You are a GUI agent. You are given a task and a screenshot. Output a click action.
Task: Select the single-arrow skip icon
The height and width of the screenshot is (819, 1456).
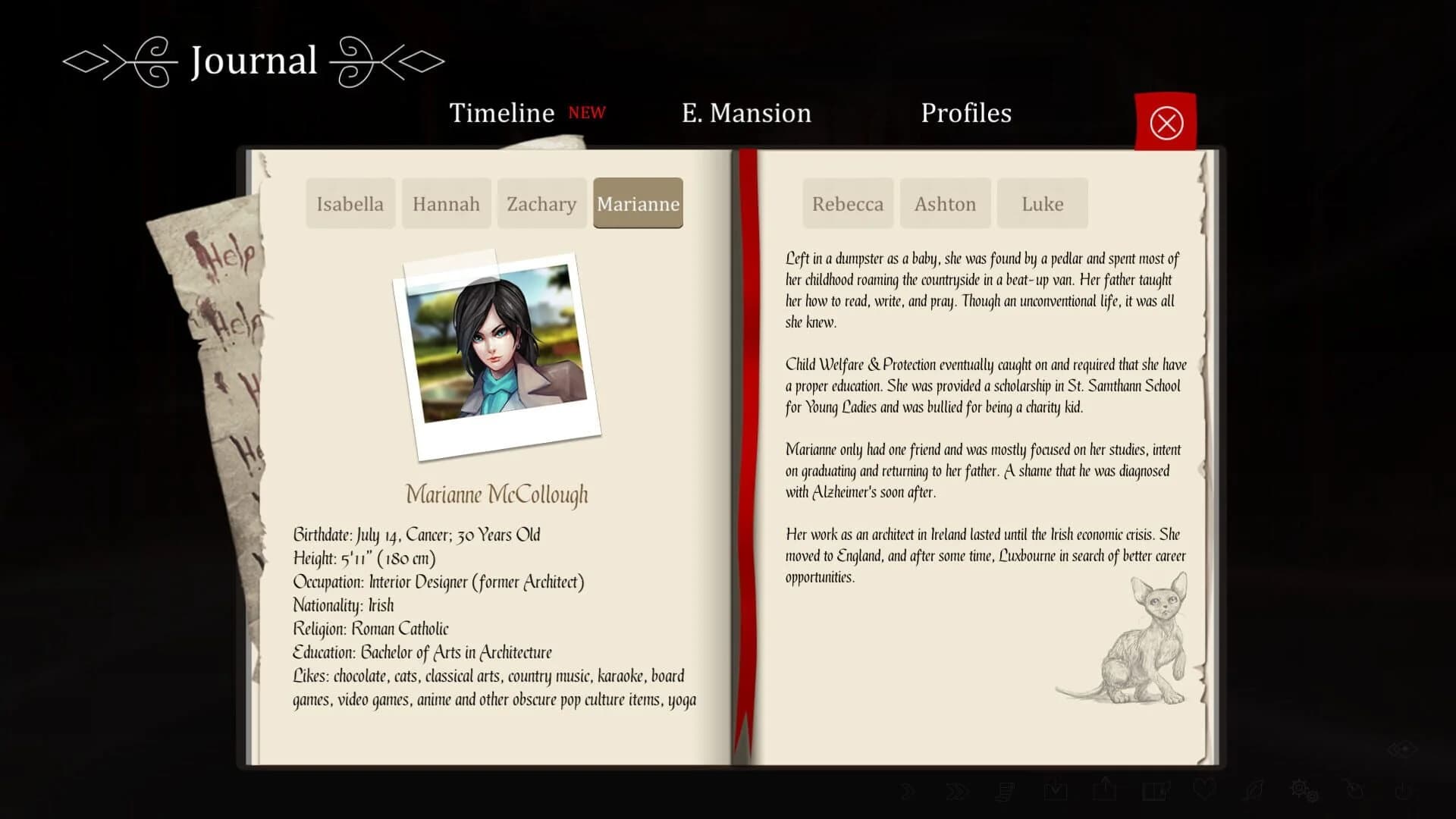click(x=908, y=792)
